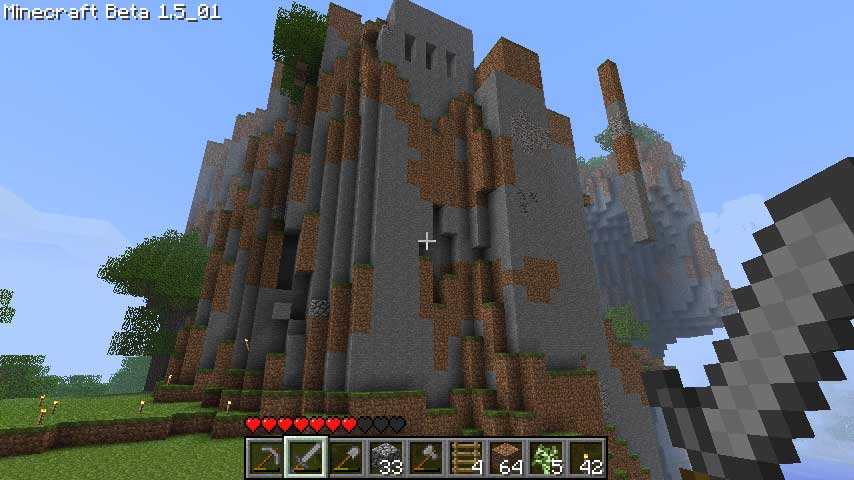Select the torch stack of 42
The width and height of the screenshot is (854, 480).
584,458
